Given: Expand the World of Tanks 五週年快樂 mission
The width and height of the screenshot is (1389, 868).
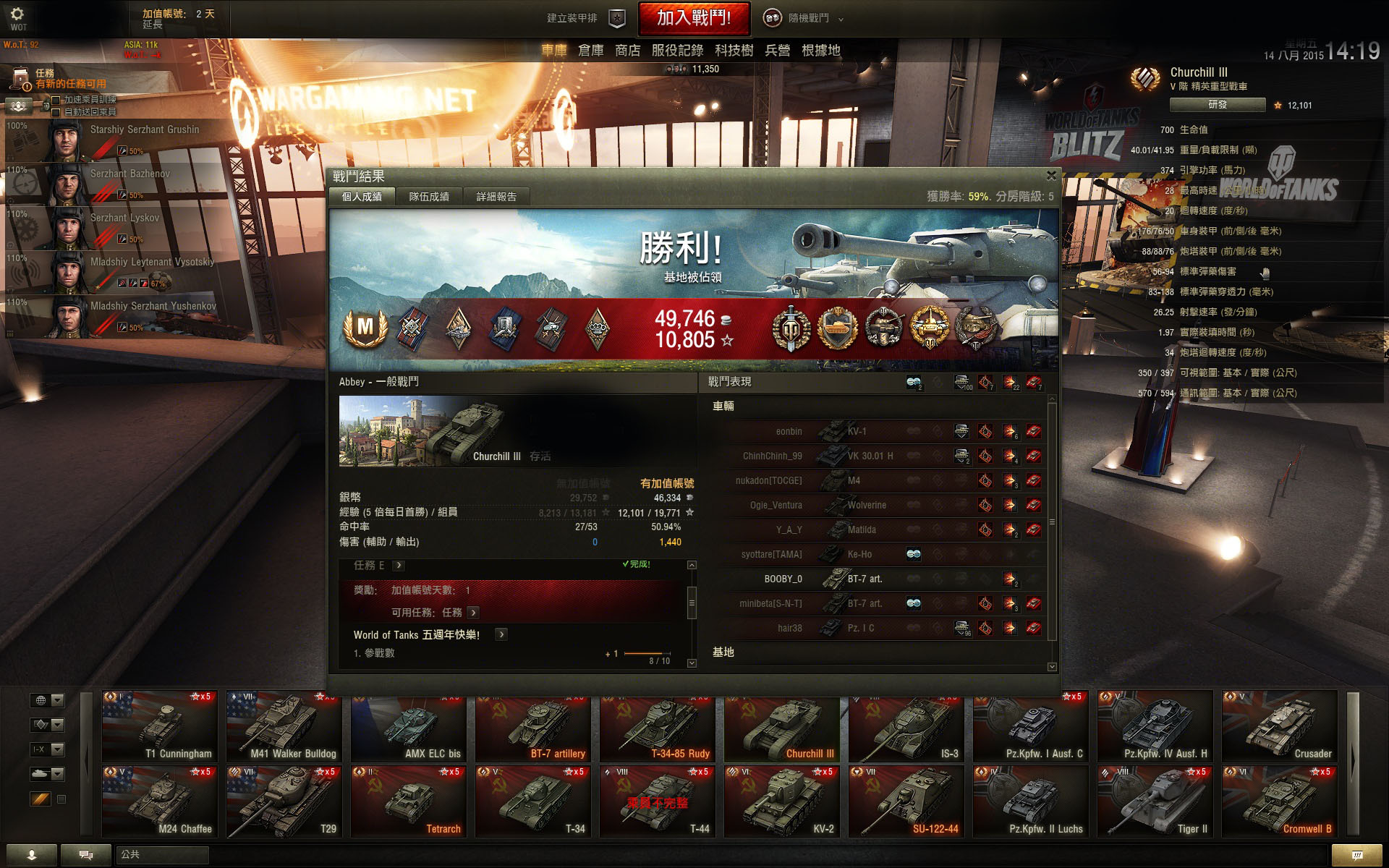Looking at the screenshot, I should 501,634.
